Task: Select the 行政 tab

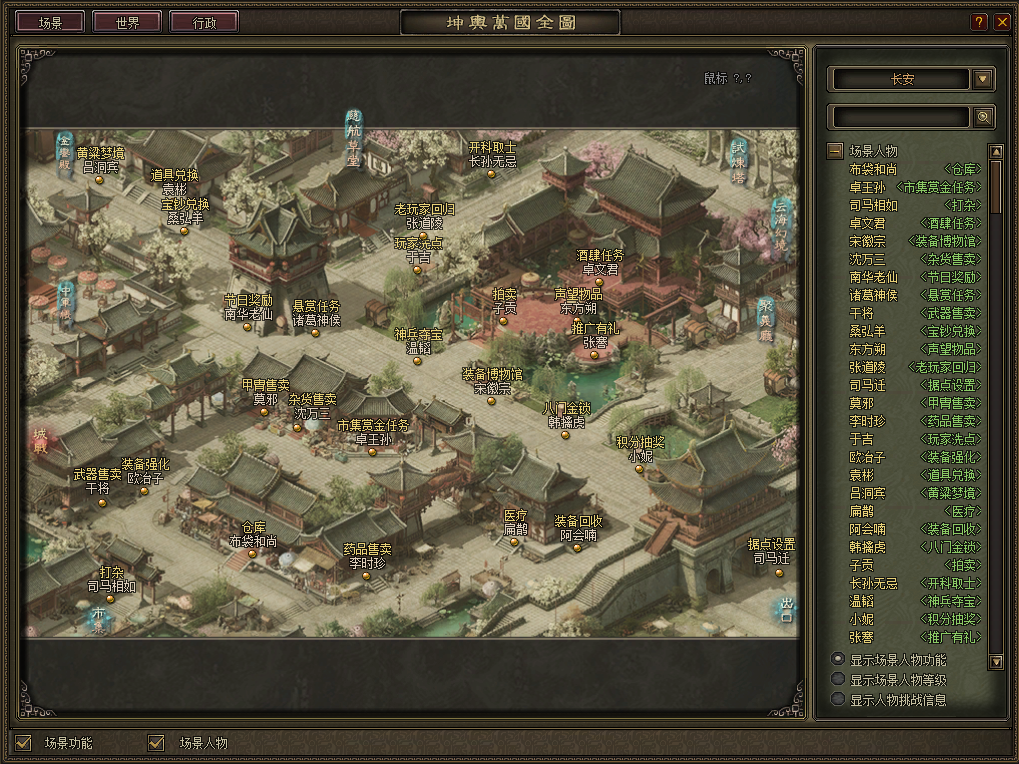Action: [x=204, y=22]
